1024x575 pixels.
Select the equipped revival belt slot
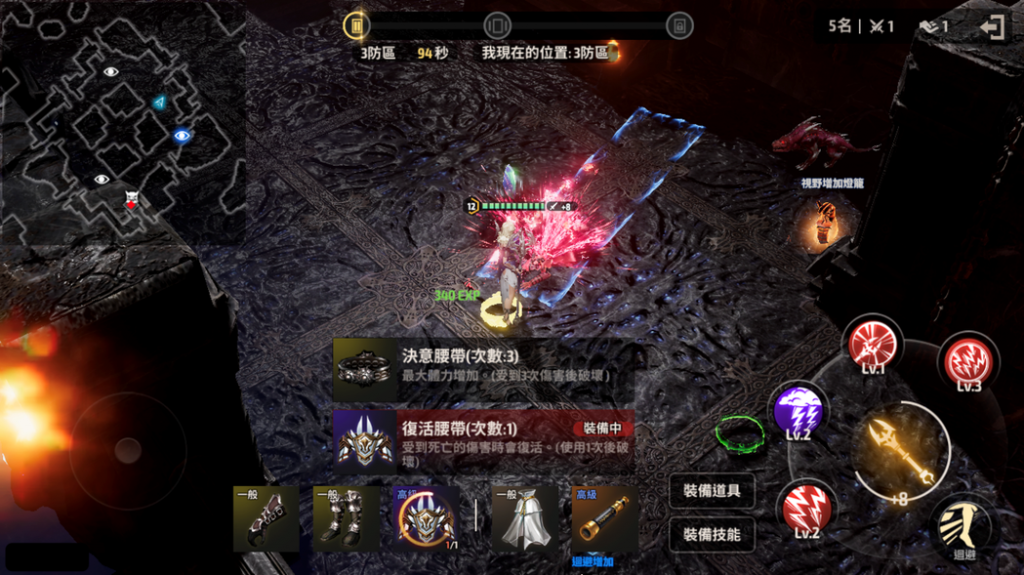tap(424, 520)
